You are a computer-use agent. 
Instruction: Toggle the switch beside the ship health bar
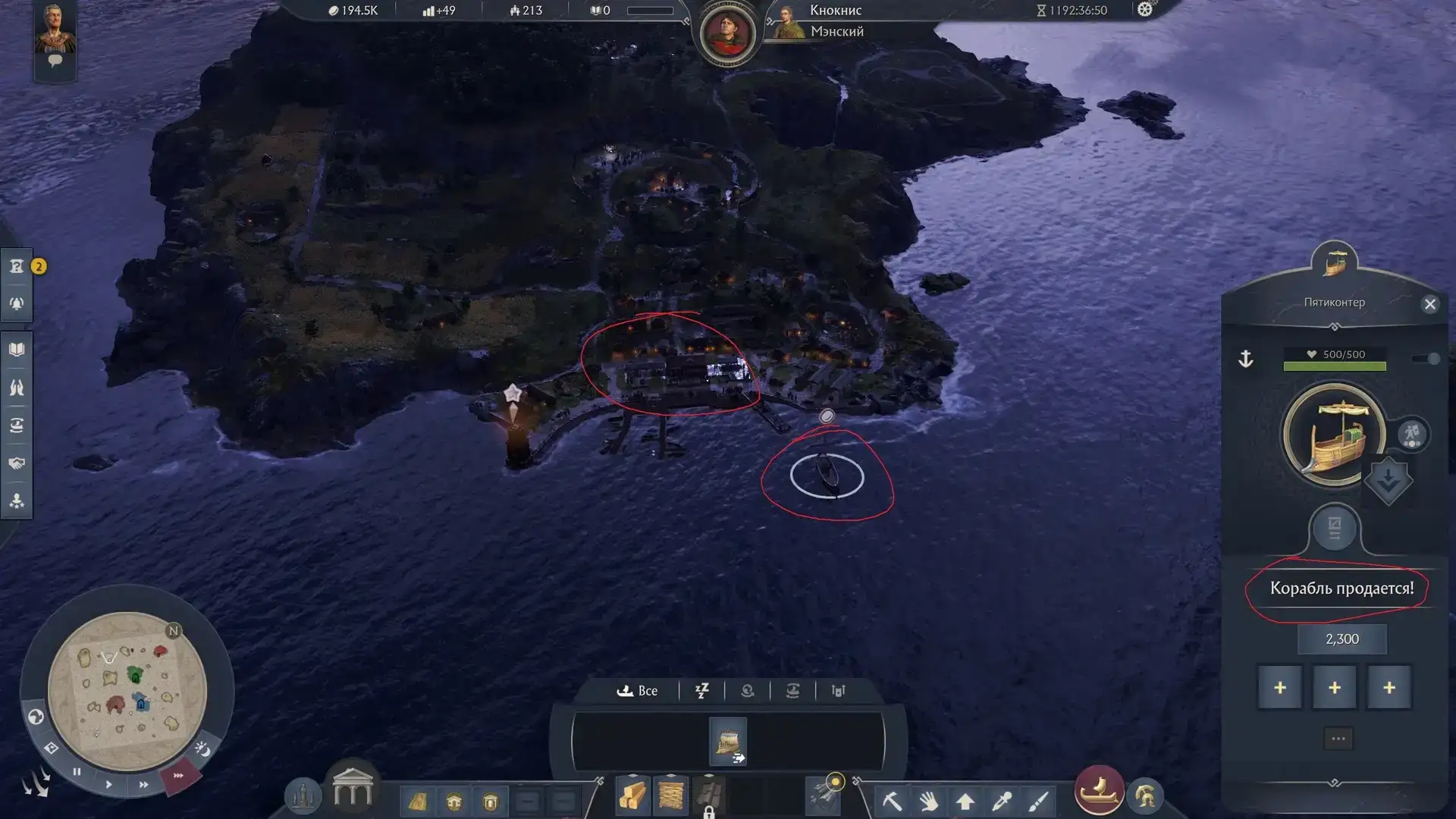coord(1426,359)
